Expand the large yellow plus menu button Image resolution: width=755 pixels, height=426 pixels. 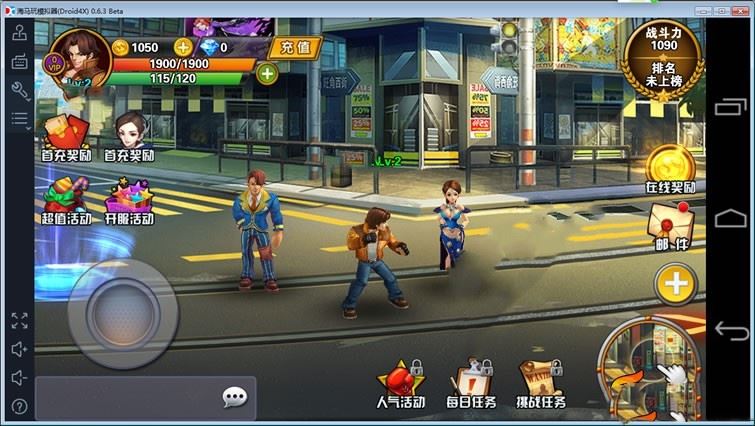[x=675, y=283]
